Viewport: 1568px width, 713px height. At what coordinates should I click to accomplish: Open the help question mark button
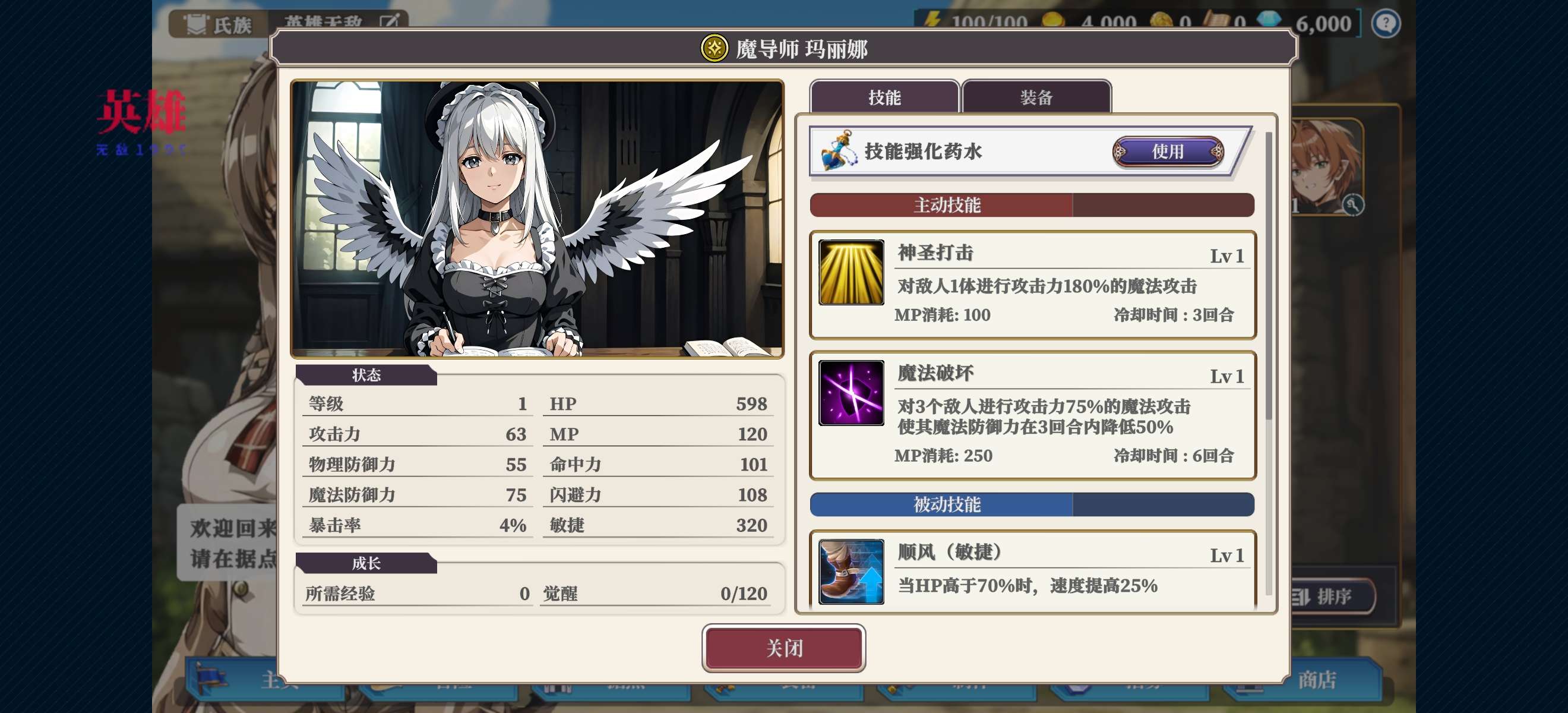[x=1386, y=24]
